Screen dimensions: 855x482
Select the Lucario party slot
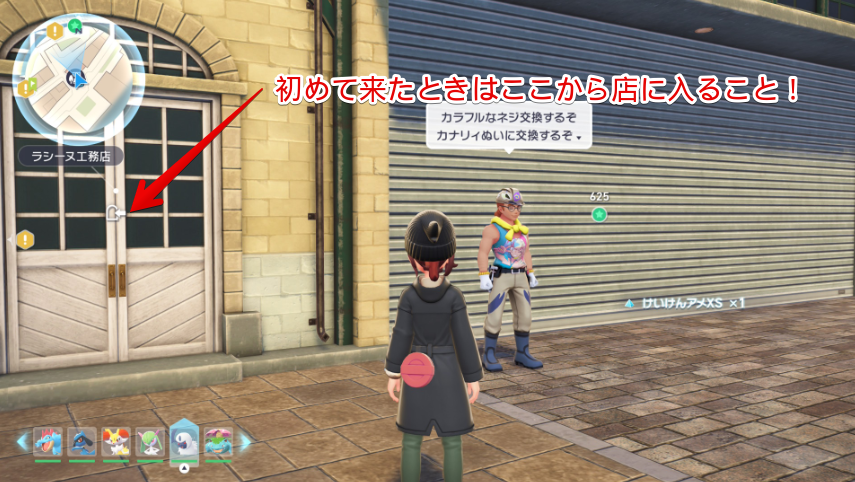coord(82,441)
